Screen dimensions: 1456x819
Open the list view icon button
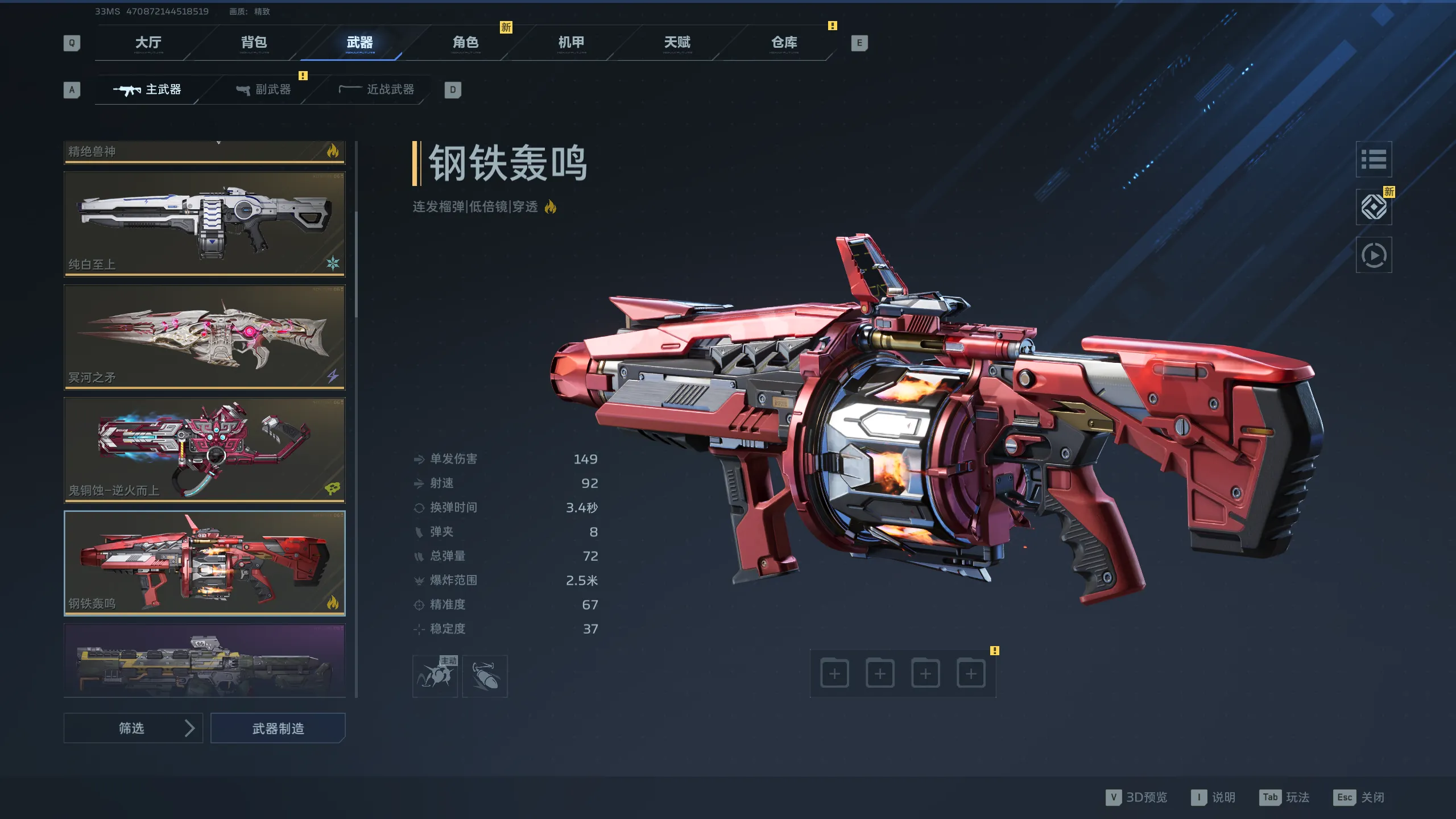pos(1374,159)
